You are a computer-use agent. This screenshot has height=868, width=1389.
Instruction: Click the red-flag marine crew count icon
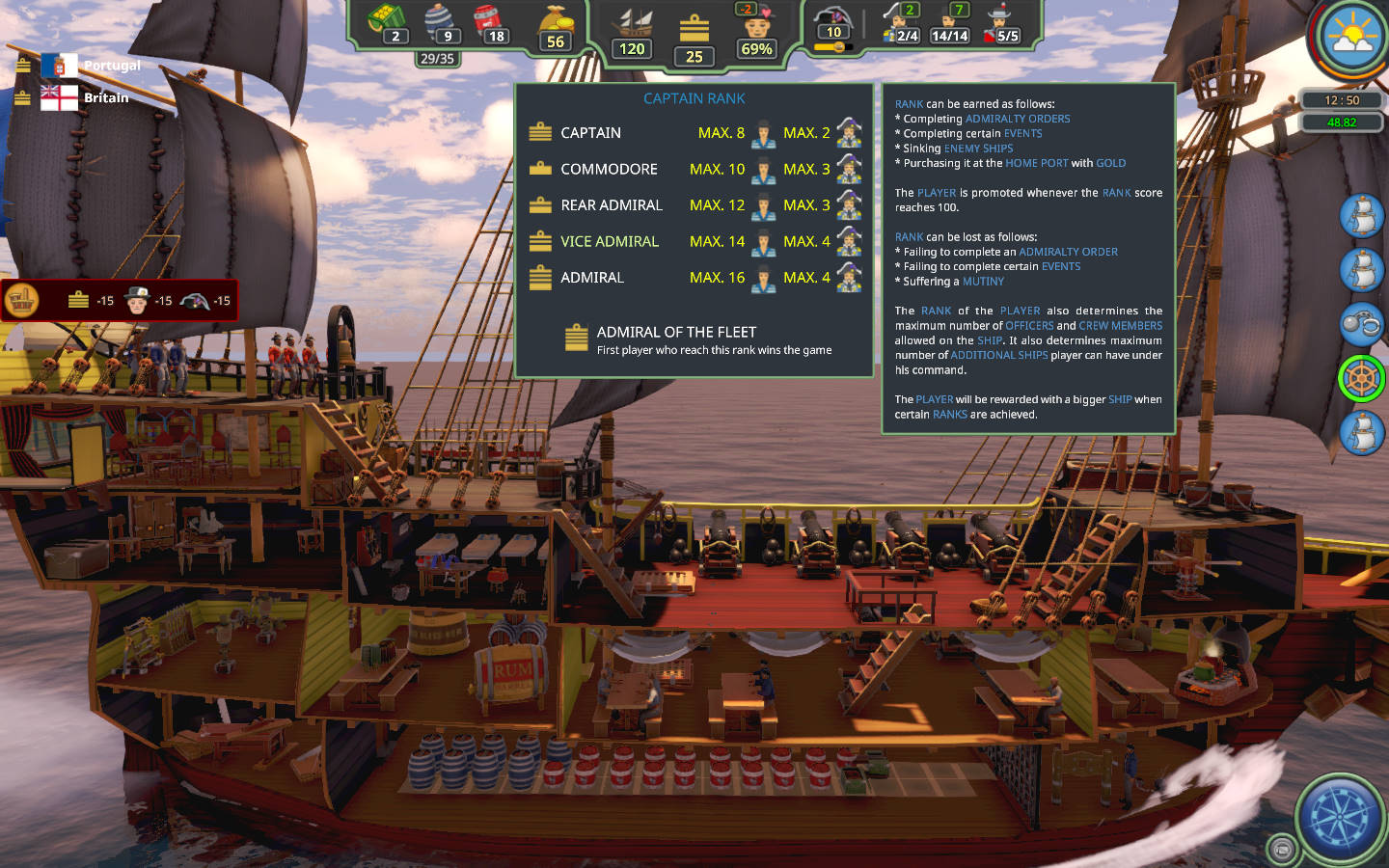pos(1000,25)
